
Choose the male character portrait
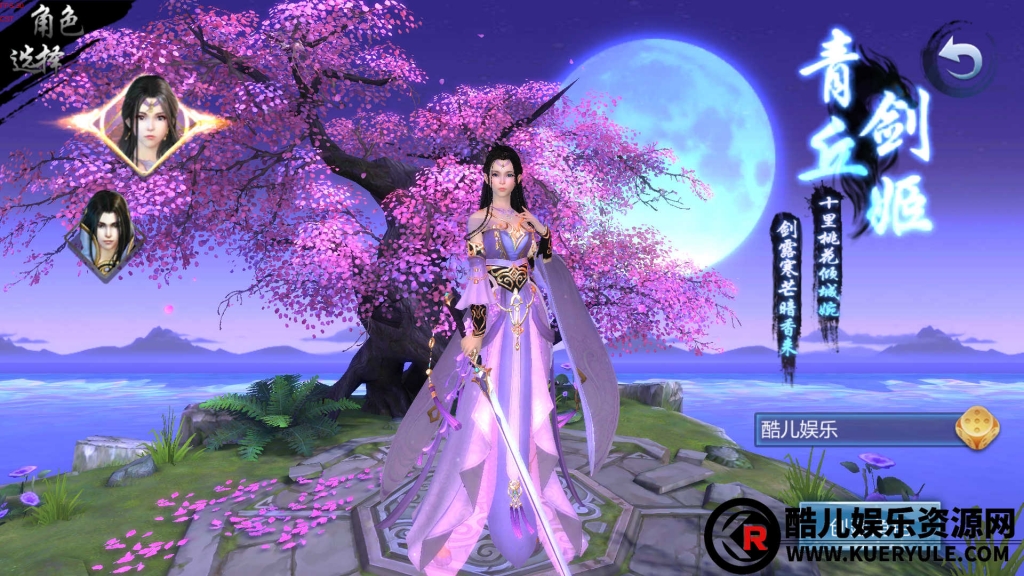(x=106, y=235)
